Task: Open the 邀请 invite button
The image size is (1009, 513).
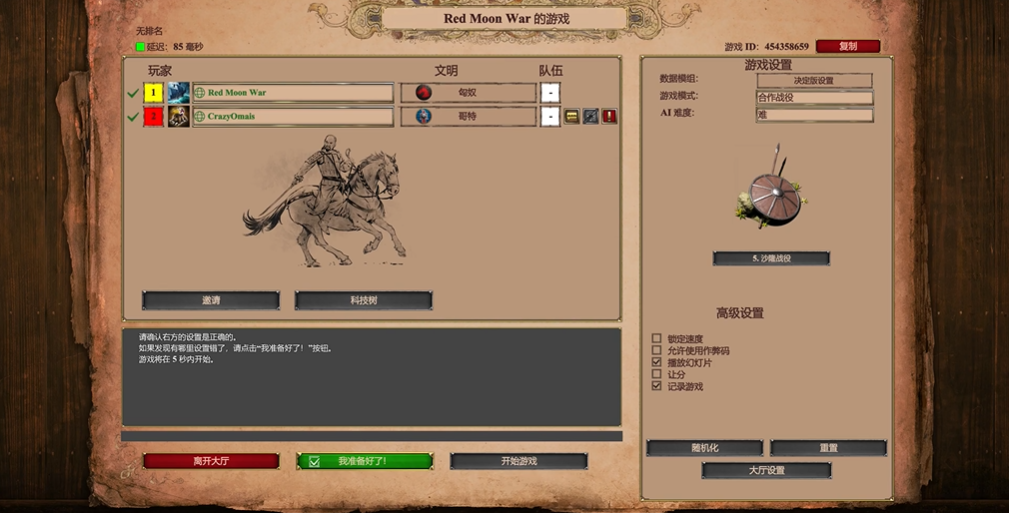Action: click(x=211, y=300)
